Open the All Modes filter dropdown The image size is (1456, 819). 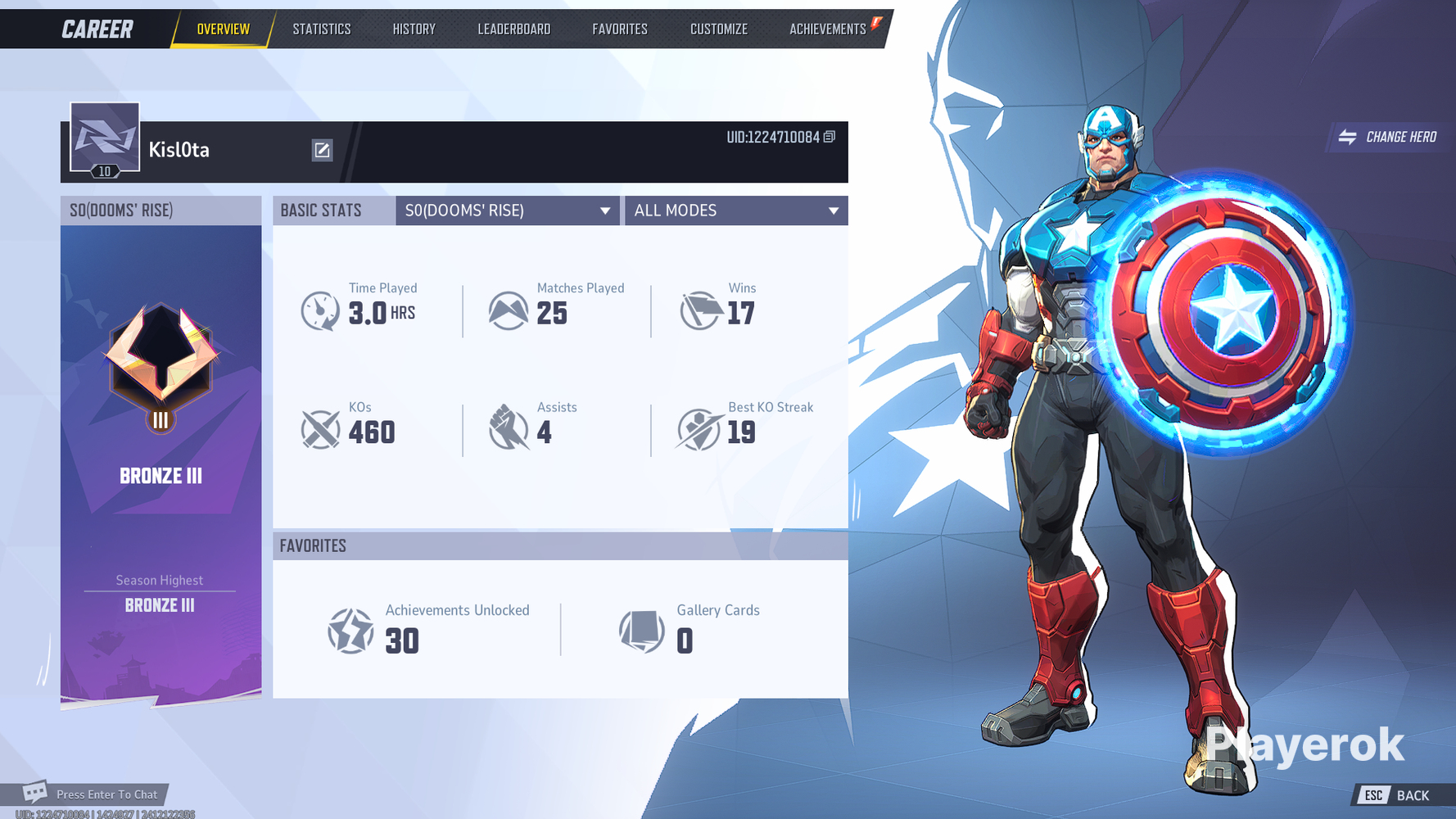(735, 210)
